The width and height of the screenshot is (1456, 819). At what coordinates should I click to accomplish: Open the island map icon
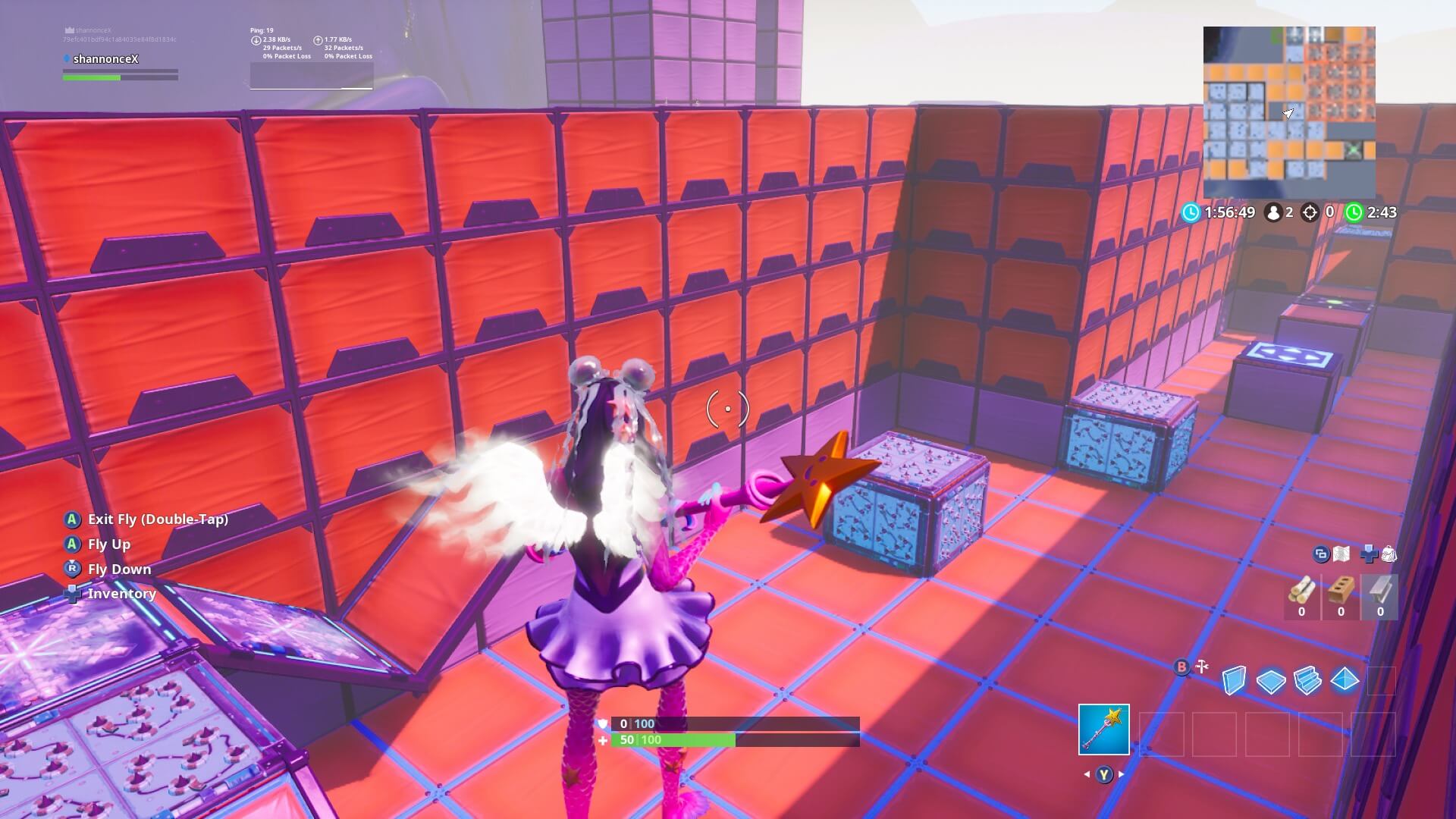[x=1341, y=555]
